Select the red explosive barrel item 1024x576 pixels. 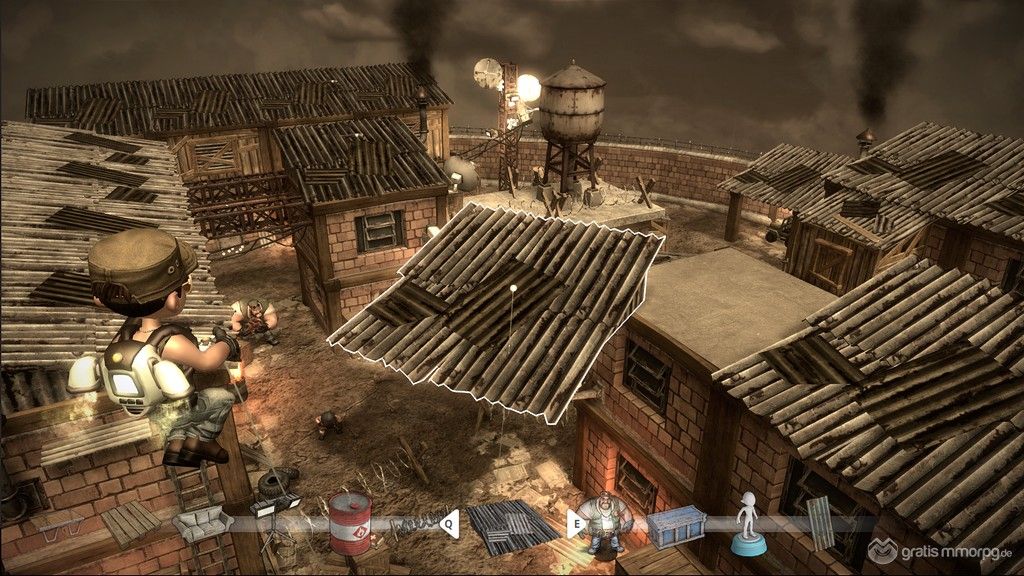tap(350, 523)
